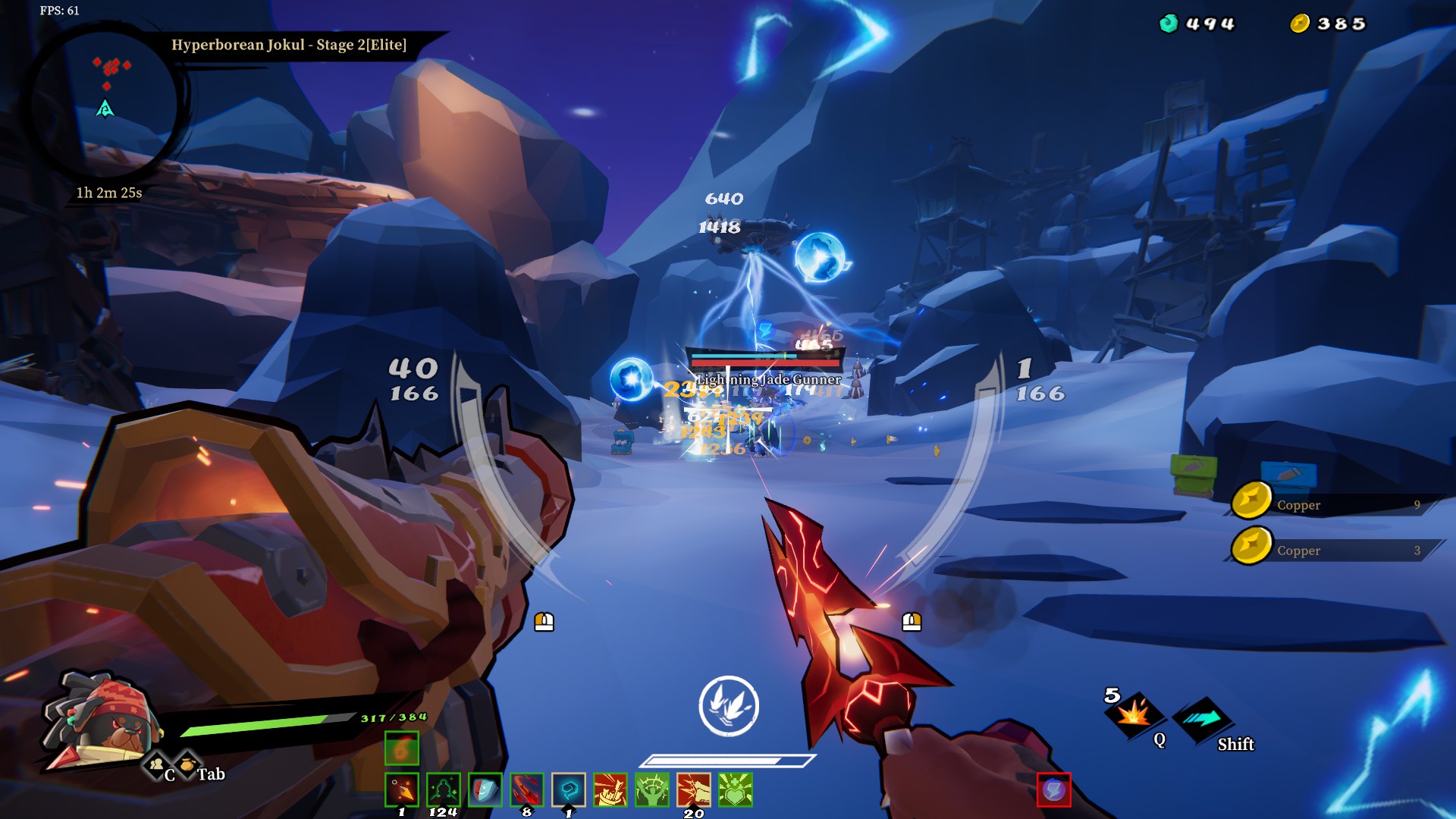Select the orange spike projectile buff icon
The image size is (1456, 819).
point(402,789)
